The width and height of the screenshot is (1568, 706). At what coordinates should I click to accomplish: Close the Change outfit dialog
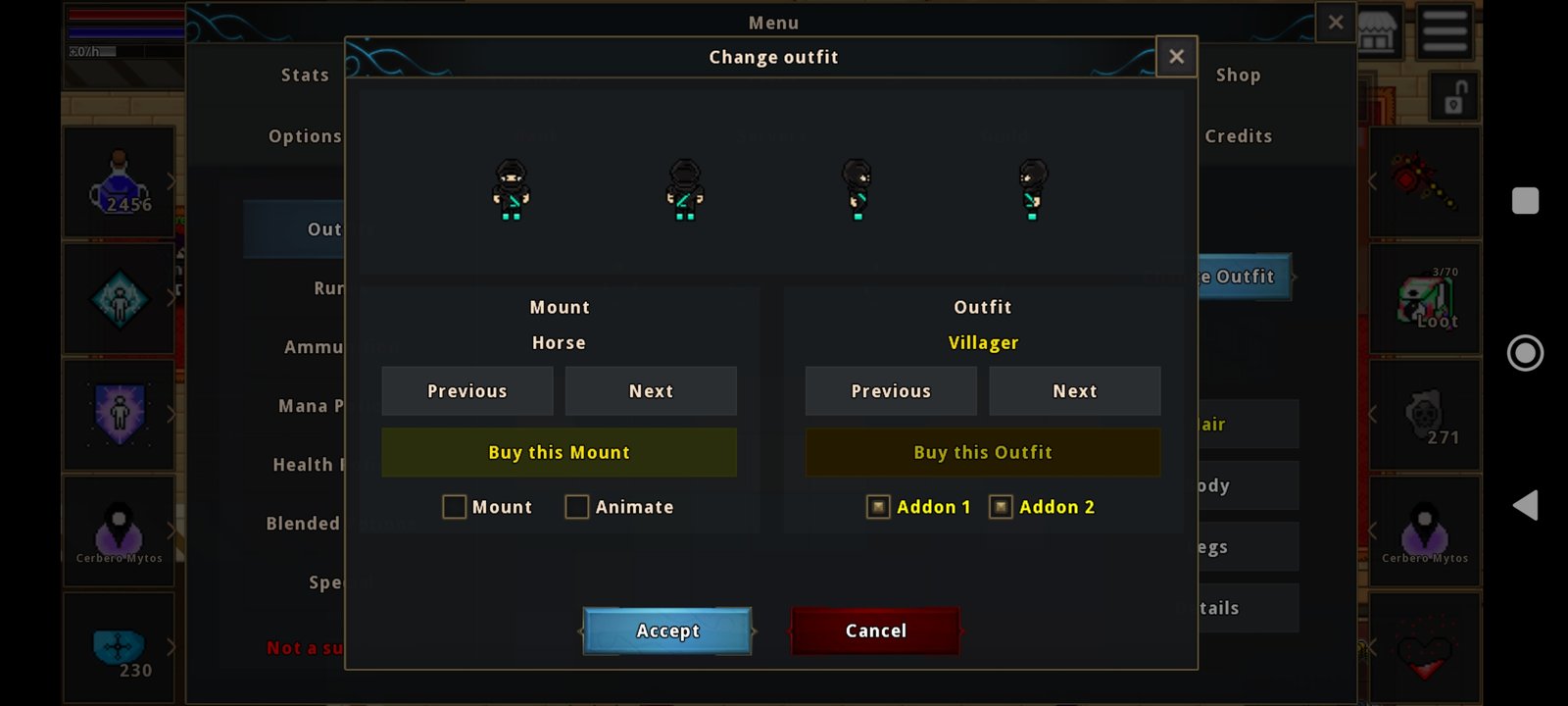tap(1176, 57)
